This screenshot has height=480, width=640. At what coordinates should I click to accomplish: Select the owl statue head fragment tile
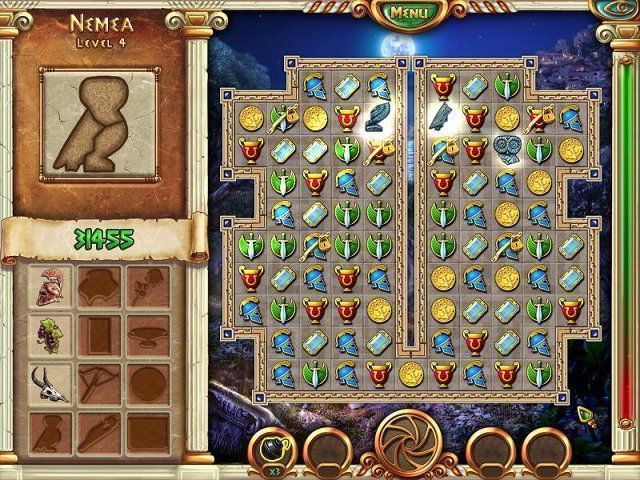507,150
